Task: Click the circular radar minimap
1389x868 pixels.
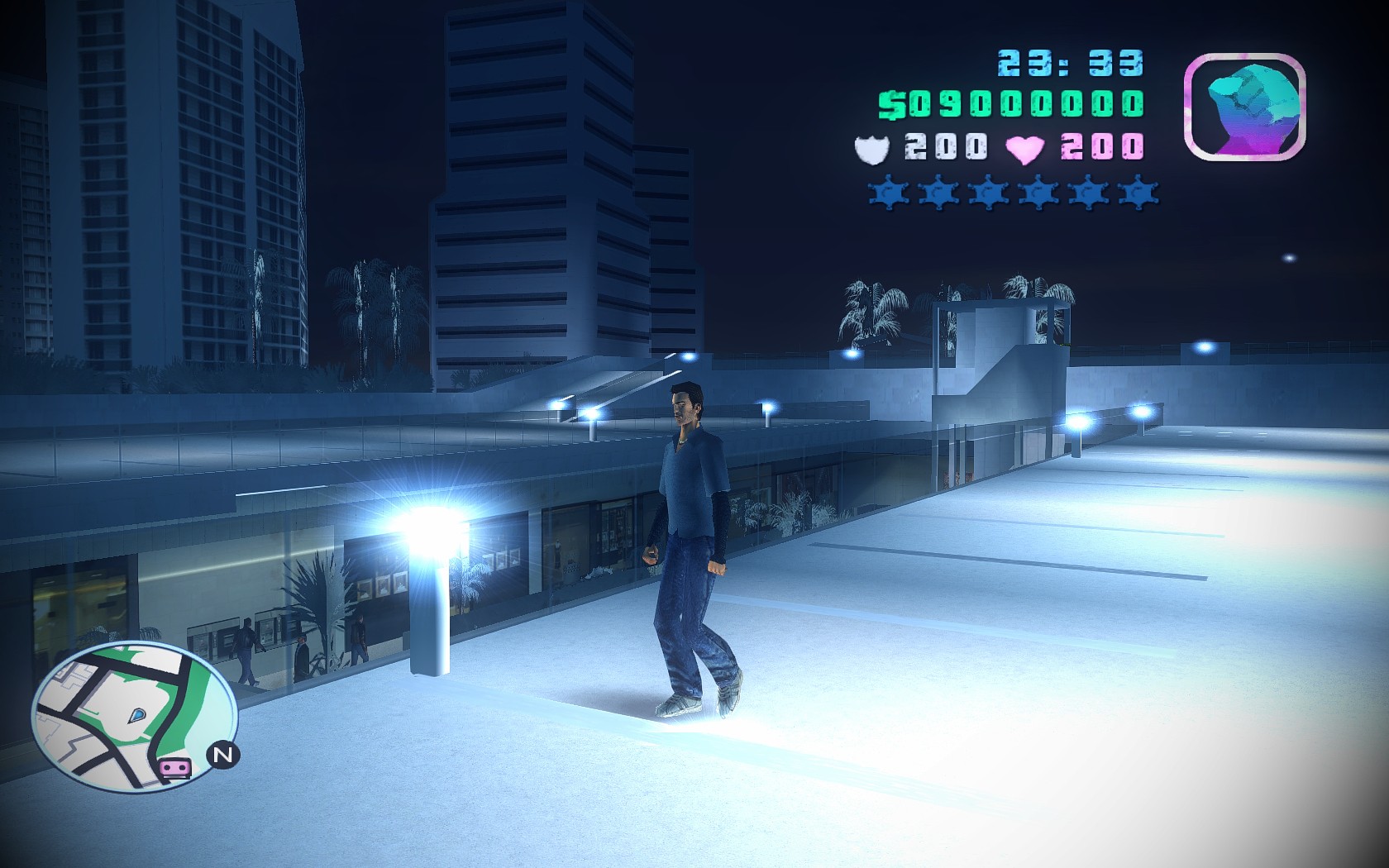Action: pos(134,714)
